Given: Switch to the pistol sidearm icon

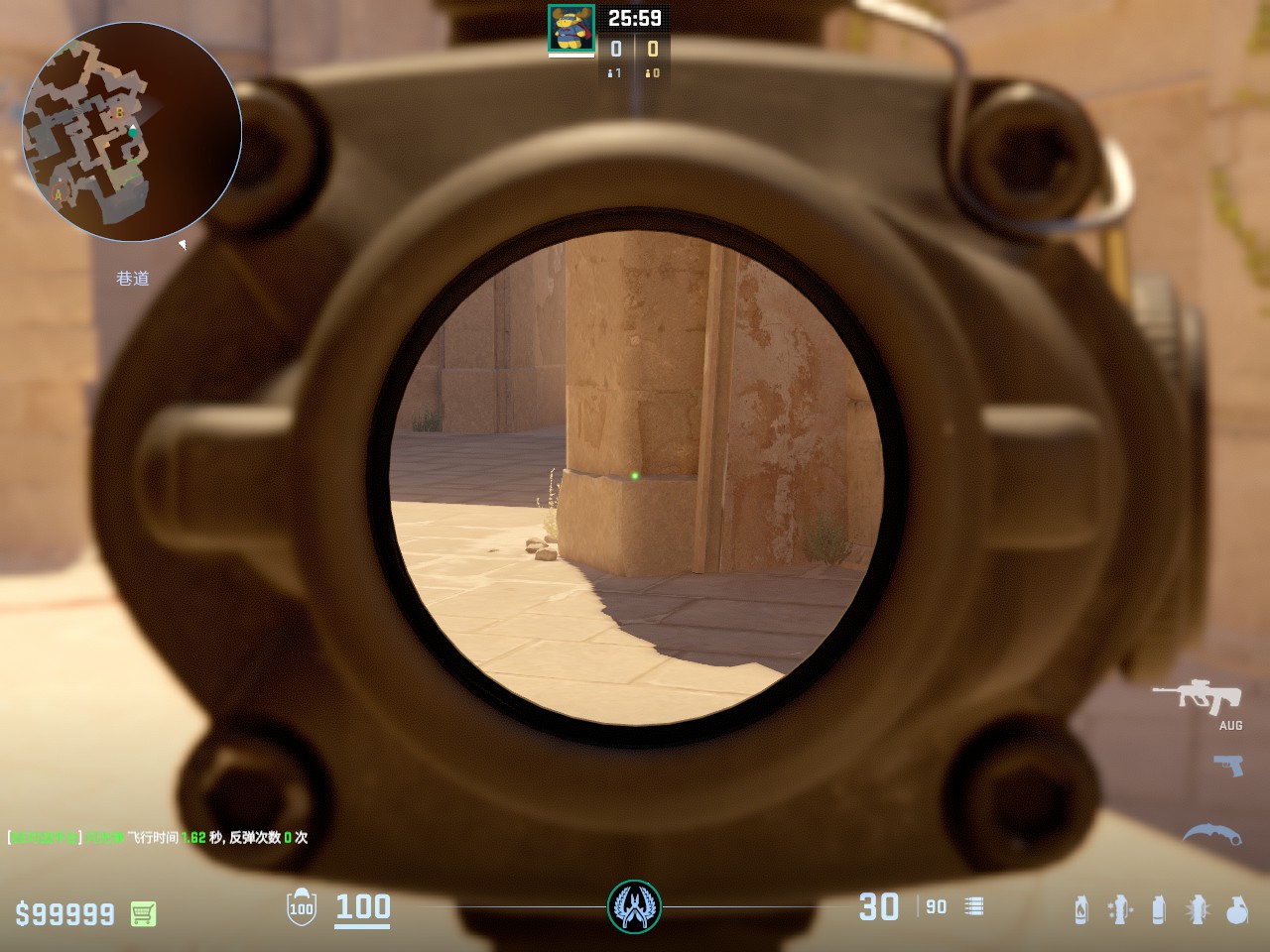Looking at the screenshot, I should [1227, 765].
